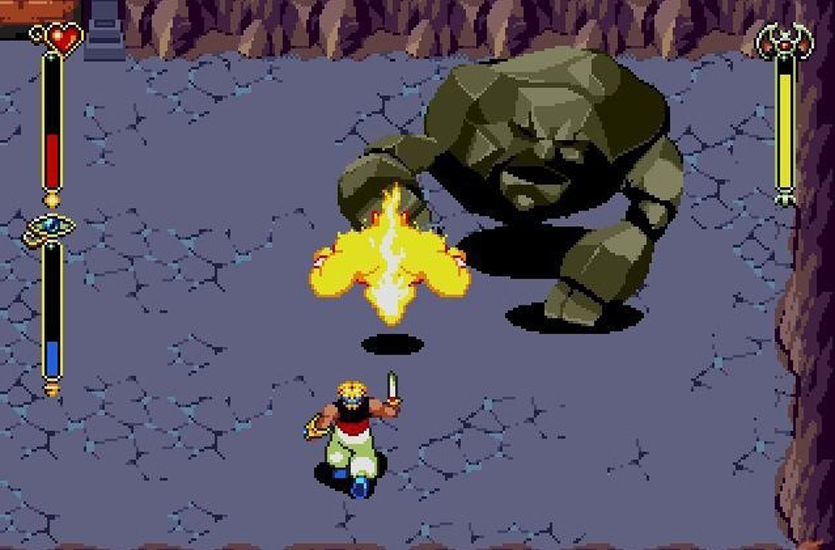
Task: Select the blue eye spirit icon
Action: (x=48, y=228)
